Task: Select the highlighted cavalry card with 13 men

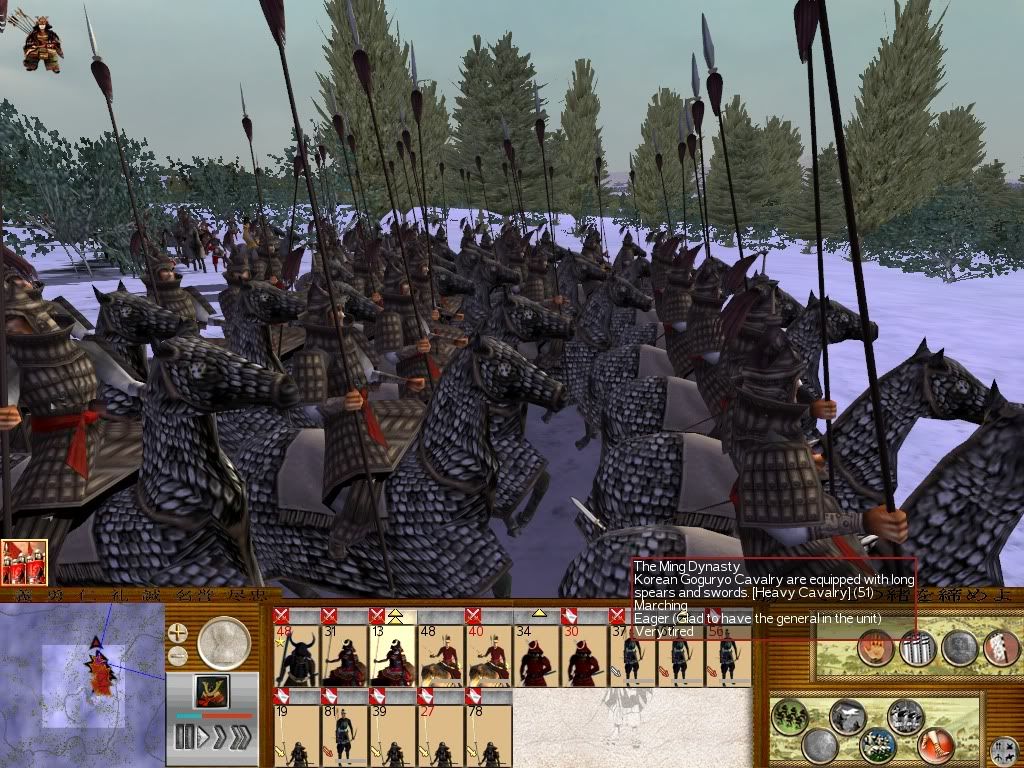Action: (393, 652)
